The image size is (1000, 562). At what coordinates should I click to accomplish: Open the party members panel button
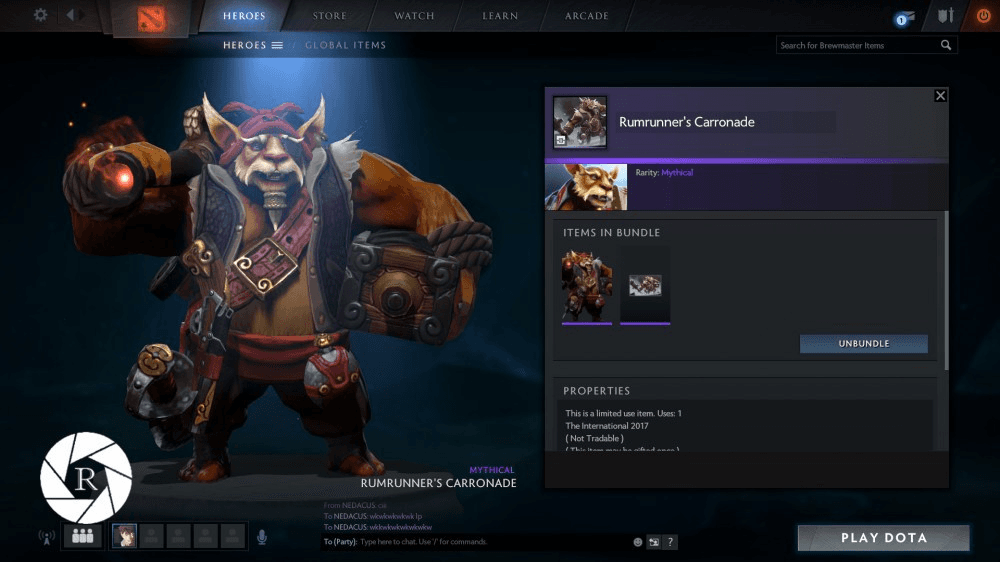click(82, 537)
